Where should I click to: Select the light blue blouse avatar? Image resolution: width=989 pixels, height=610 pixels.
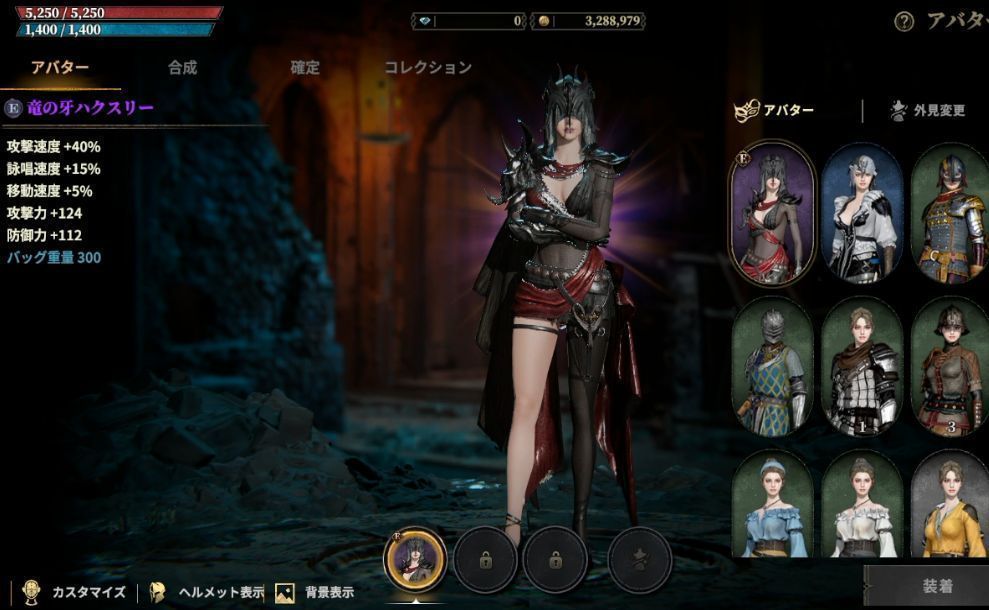click(x=772, y=505)
